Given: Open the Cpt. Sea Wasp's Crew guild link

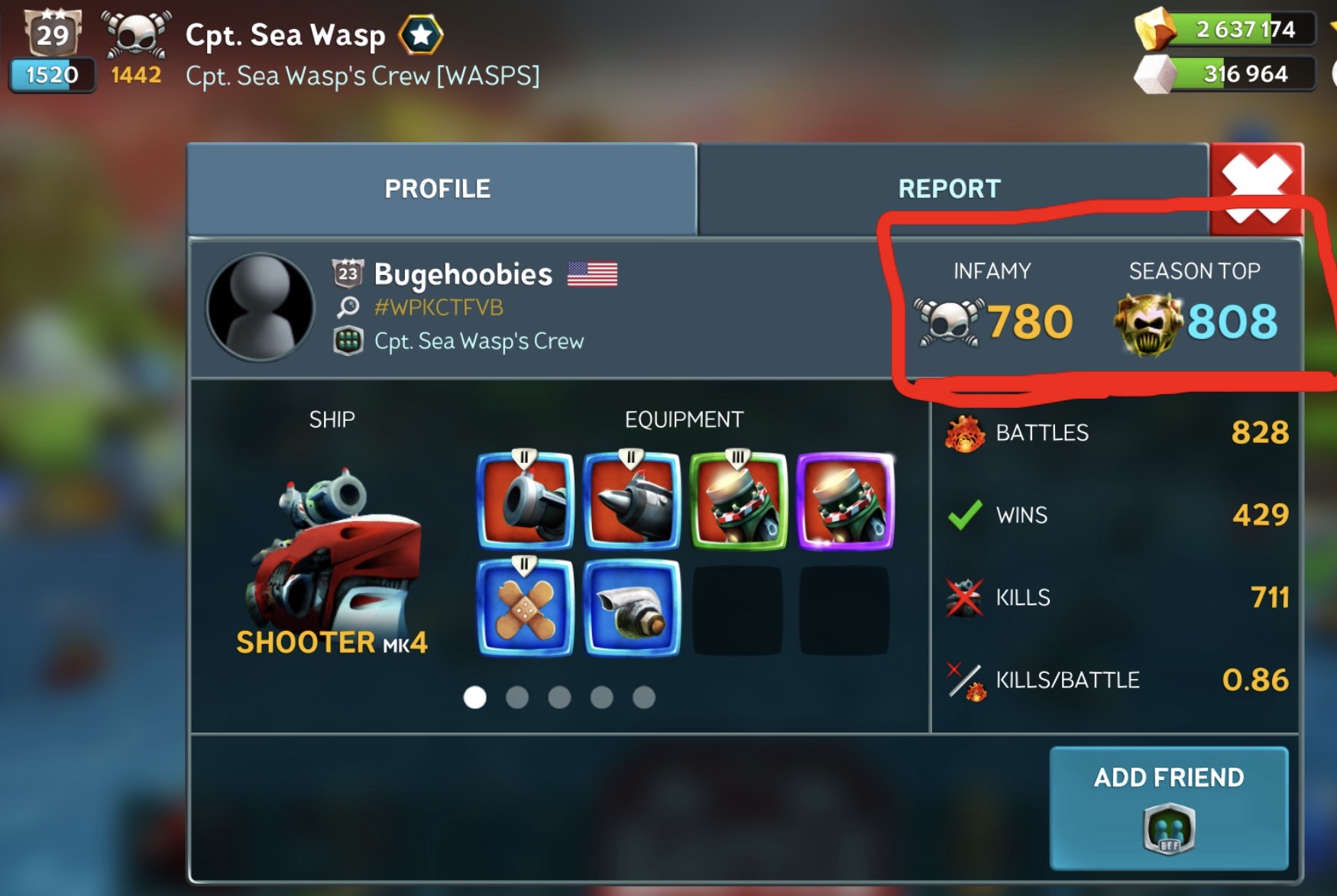Looking at the screenshot, I should coord(478,341).
